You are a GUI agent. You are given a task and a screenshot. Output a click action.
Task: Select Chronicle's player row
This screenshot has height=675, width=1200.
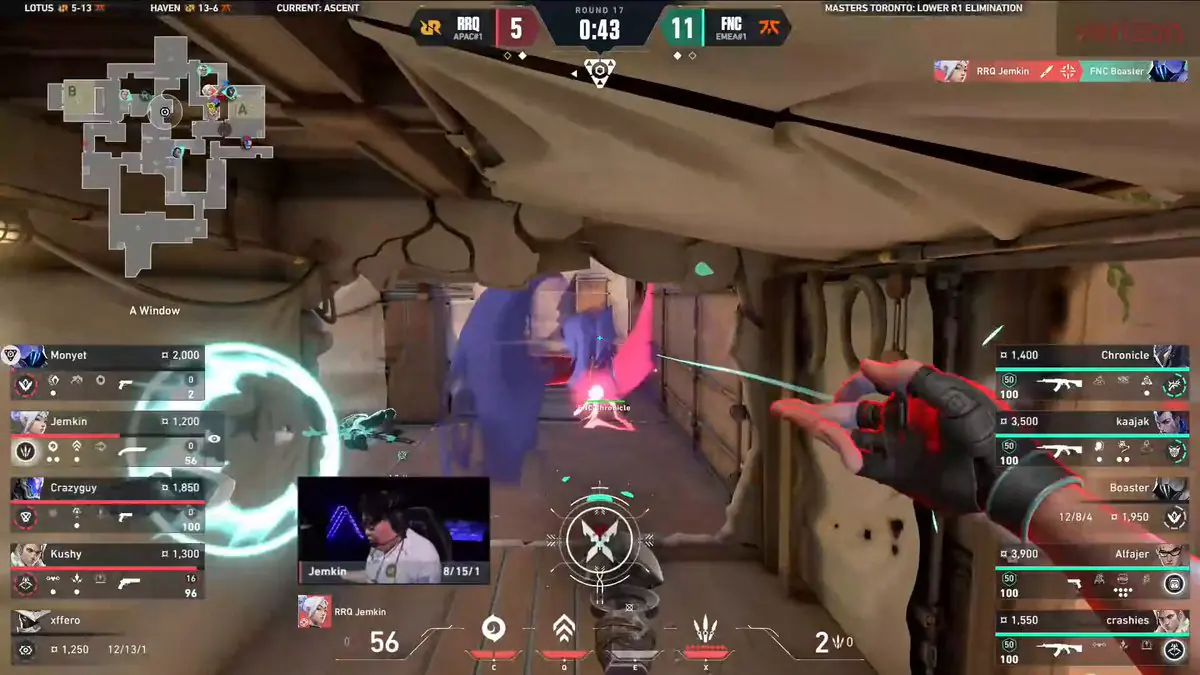pos(1092,372)
